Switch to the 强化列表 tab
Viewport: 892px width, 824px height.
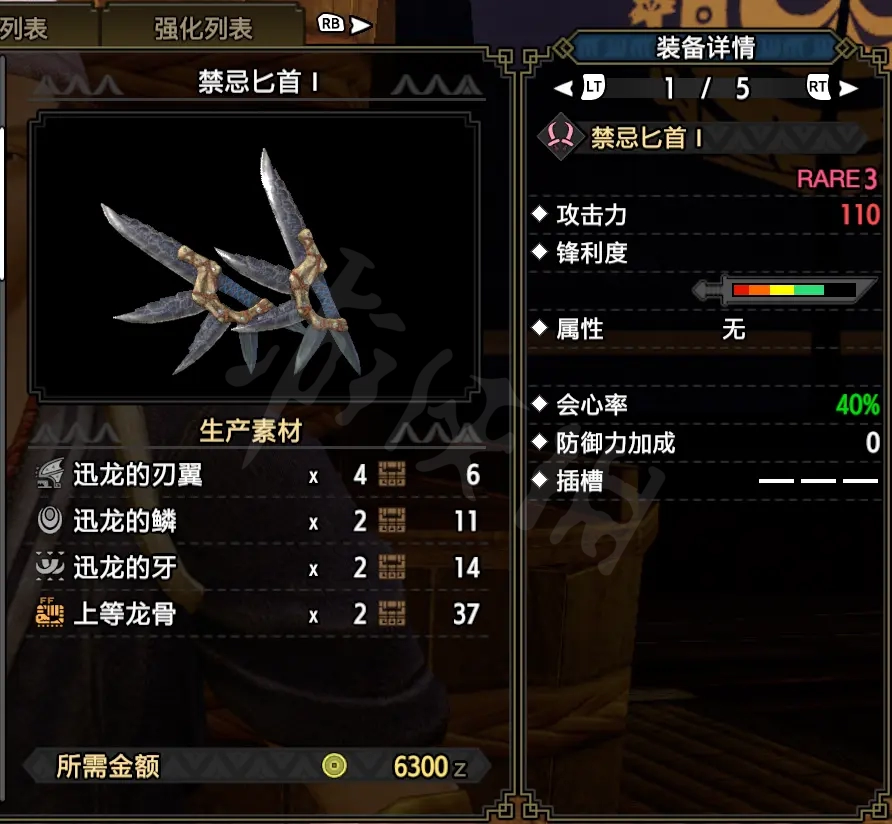click(x=203, y=27)
